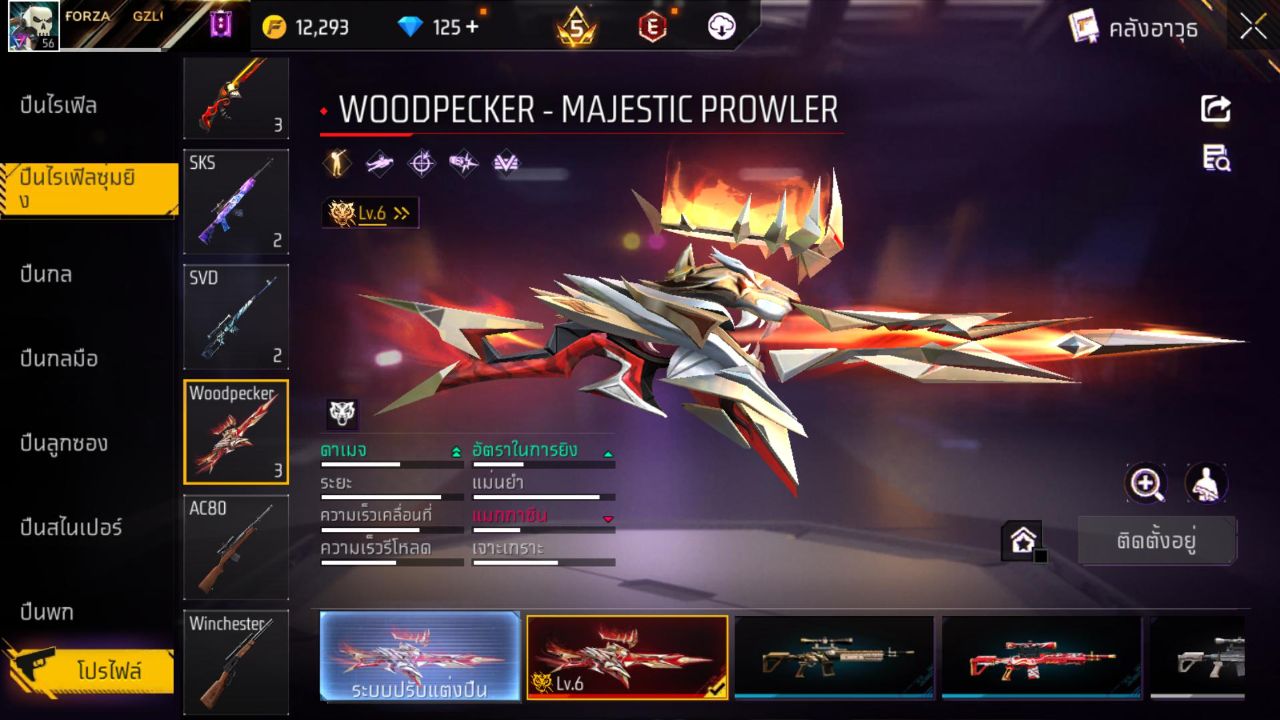Open the ปืนลูกซอง category

pos(65,443)
